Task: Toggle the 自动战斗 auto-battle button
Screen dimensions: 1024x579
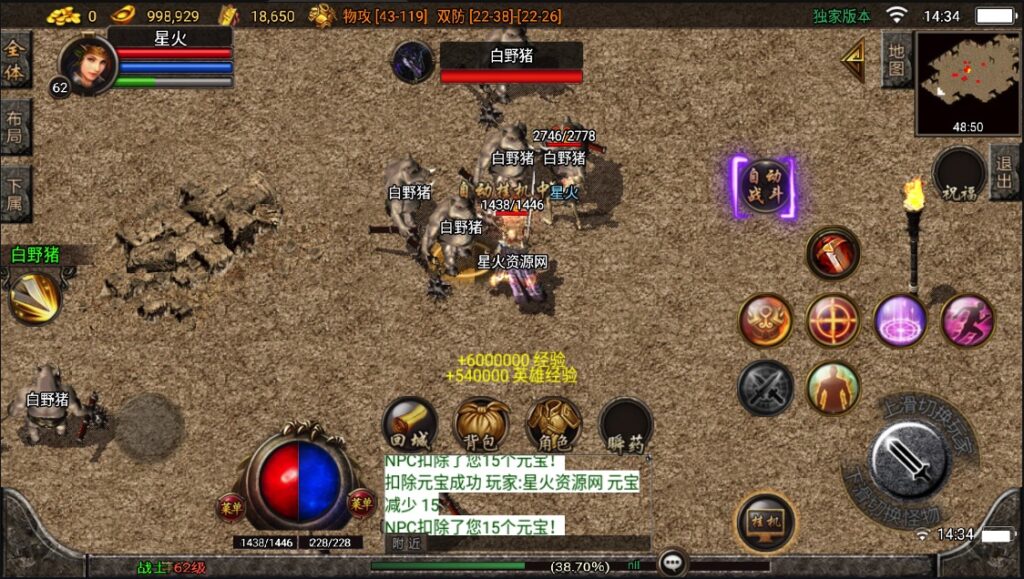Action: [x=765, y=188]
